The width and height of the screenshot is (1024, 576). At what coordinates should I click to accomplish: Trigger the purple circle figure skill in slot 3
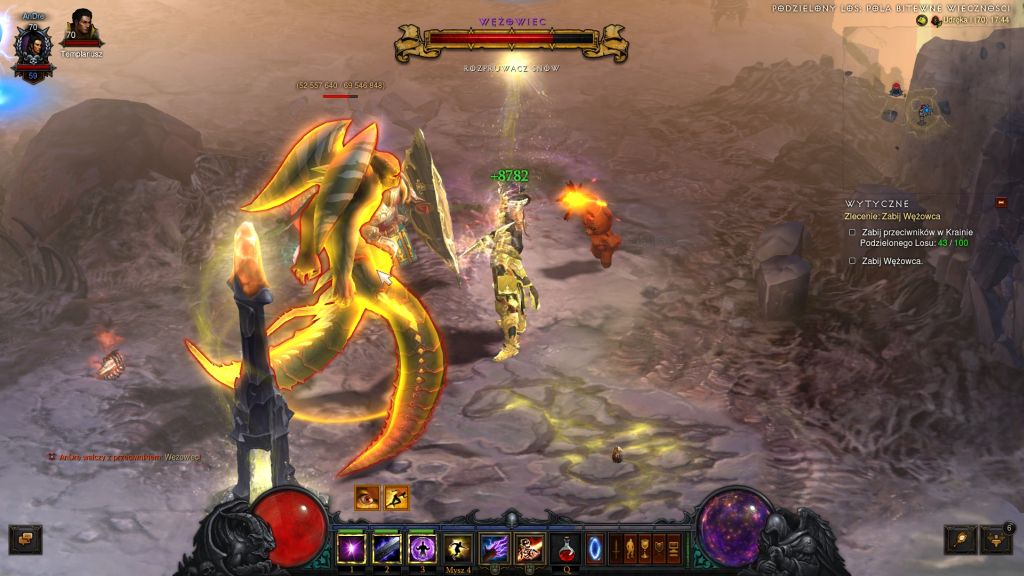tap(423, 548)
